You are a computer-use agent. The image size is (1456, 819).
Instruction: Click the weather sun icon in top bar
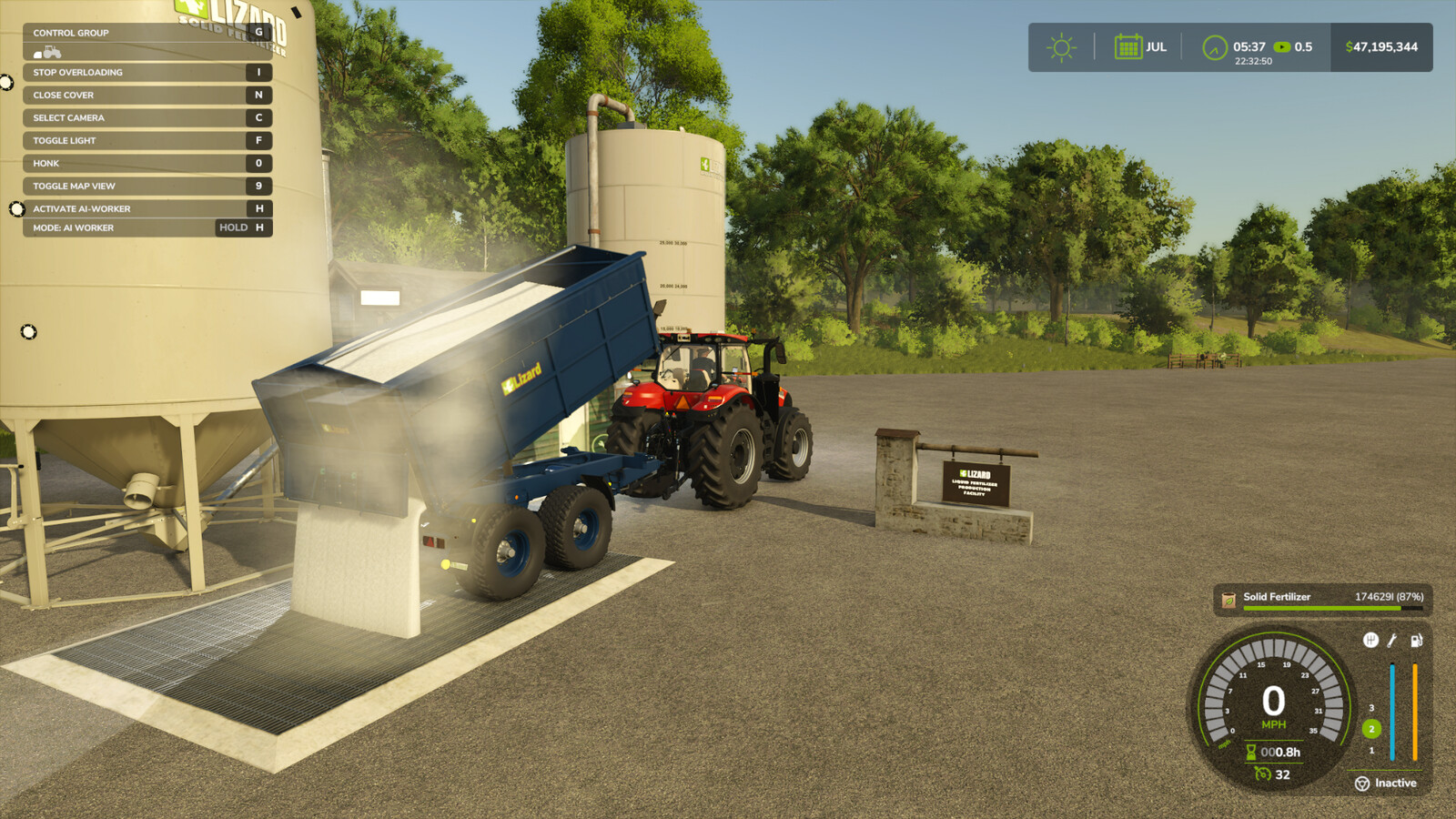[1059, 46]
